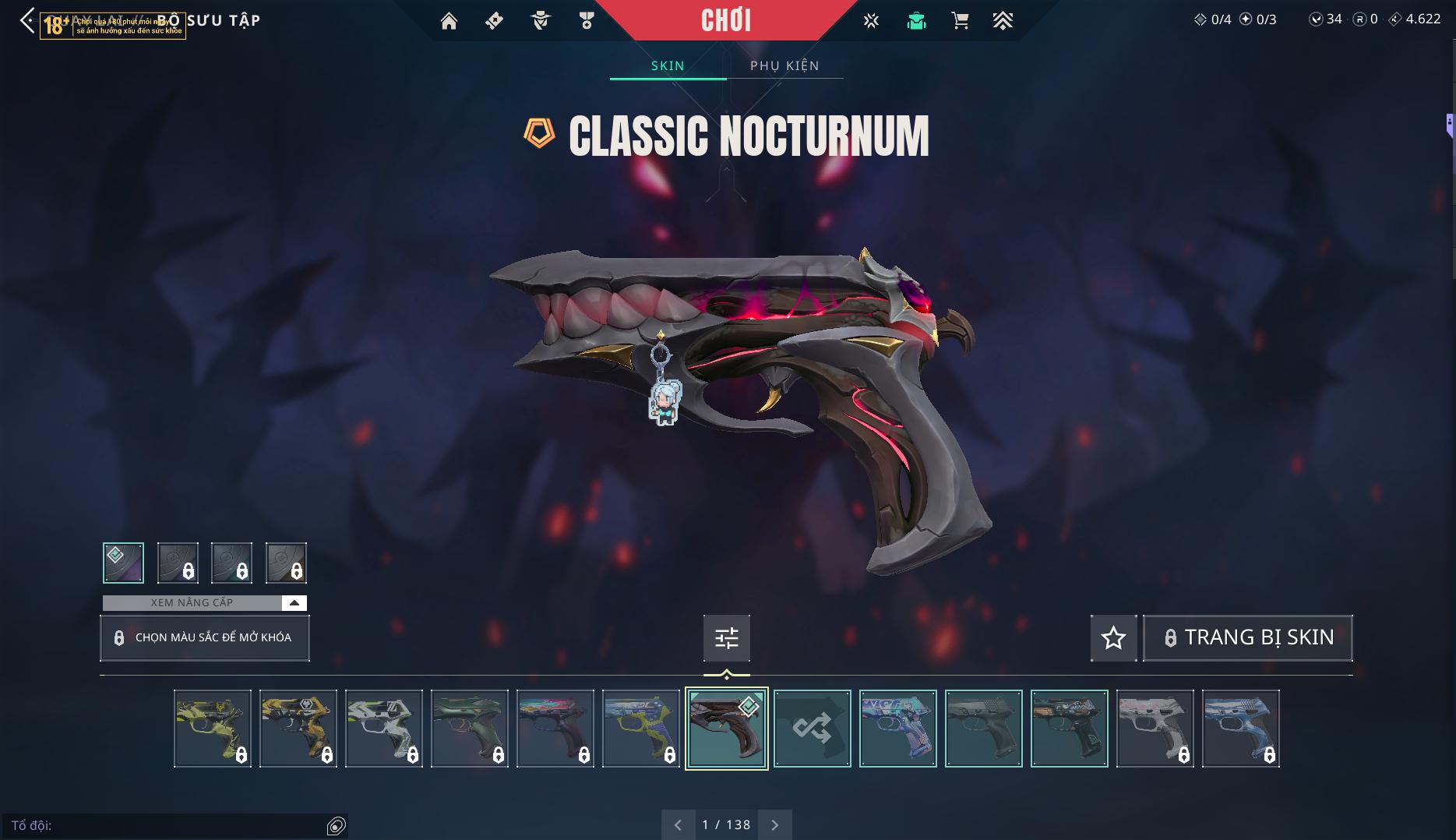Open the store cart icon
This screenshot has width=1456, height=840.
[x=960, y=21]
